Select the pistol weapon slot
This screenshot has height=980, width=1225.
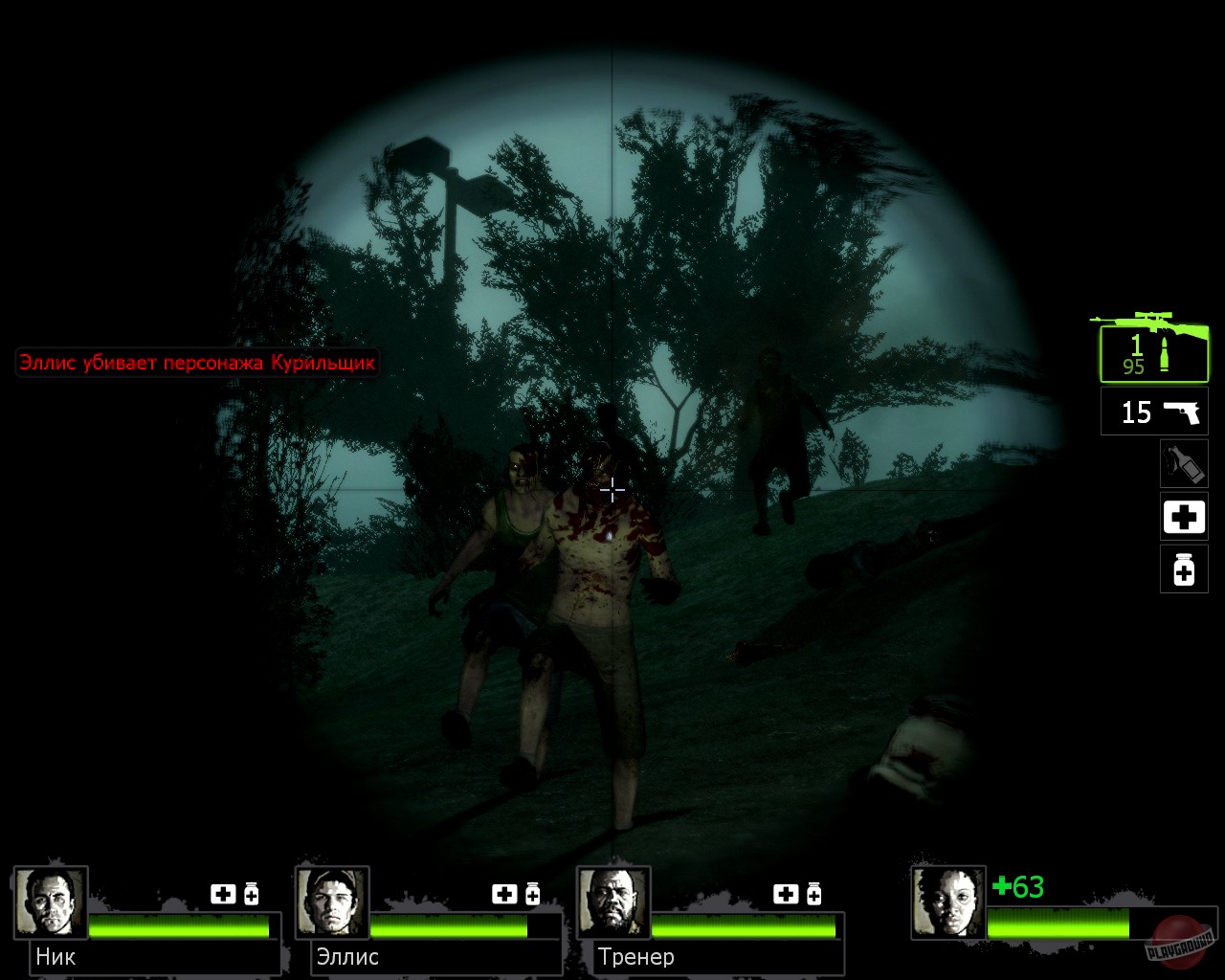[1153, 412]
